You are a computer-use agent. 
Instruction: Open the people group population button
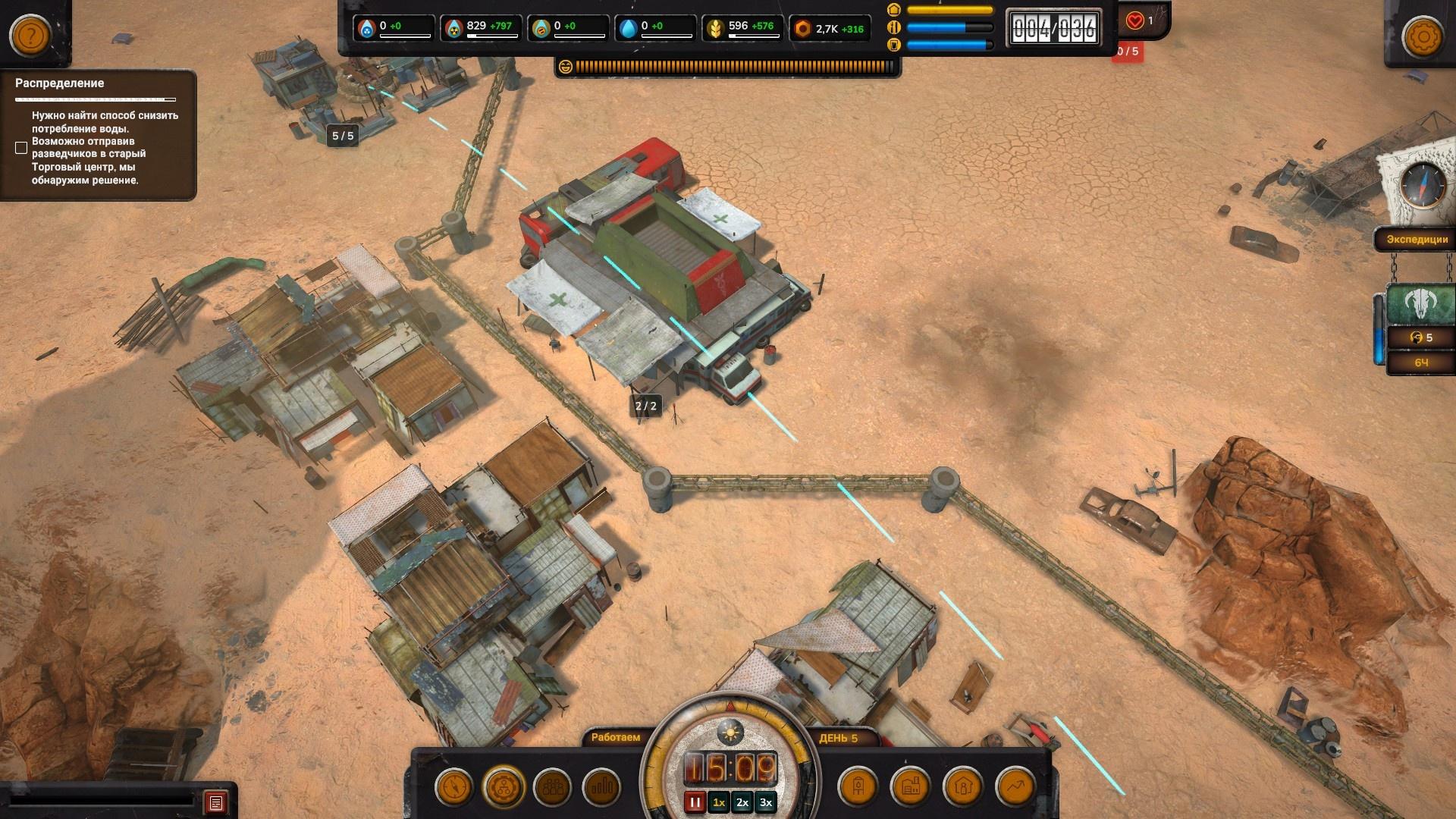[553, 787]
